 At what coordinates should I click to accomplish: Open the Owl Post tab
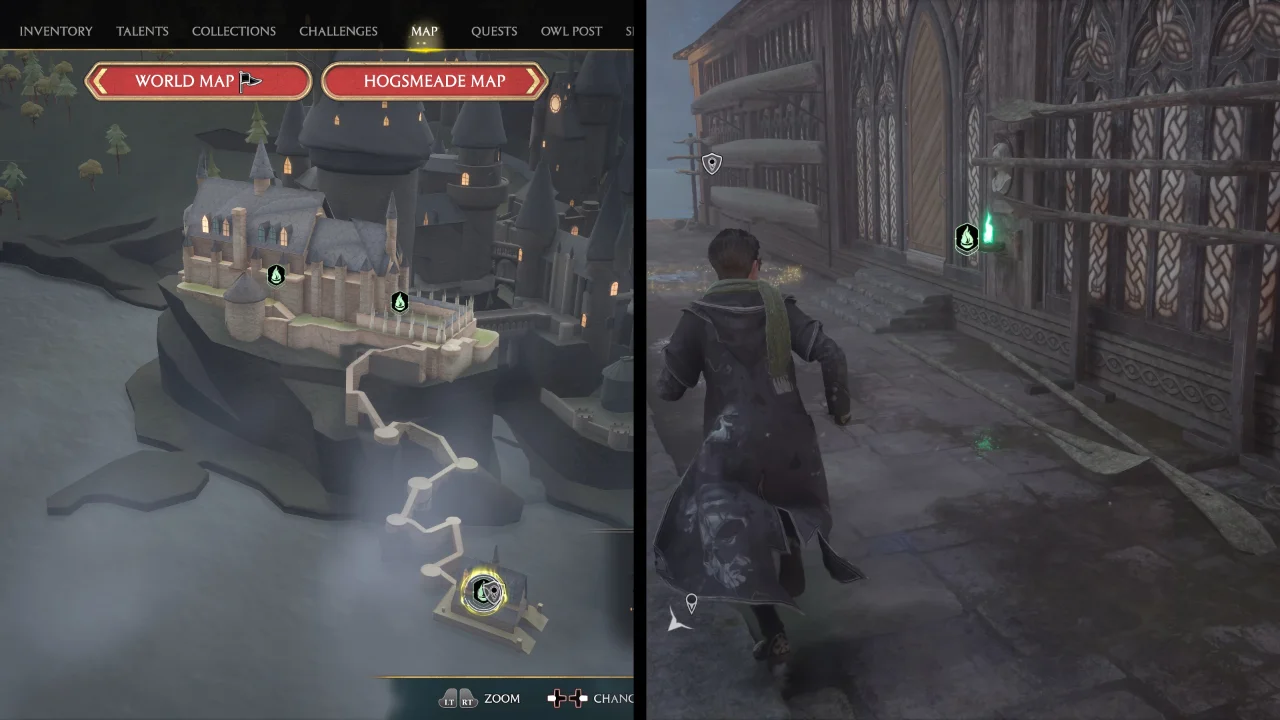coord(571,31)
